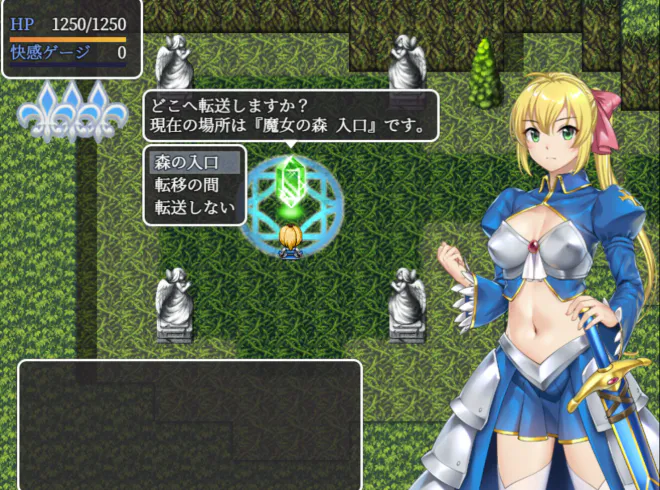Viewport: 660px width, 490px height.
Task: Select the 森の入口 destination
Action: click(x=194, y=161)
